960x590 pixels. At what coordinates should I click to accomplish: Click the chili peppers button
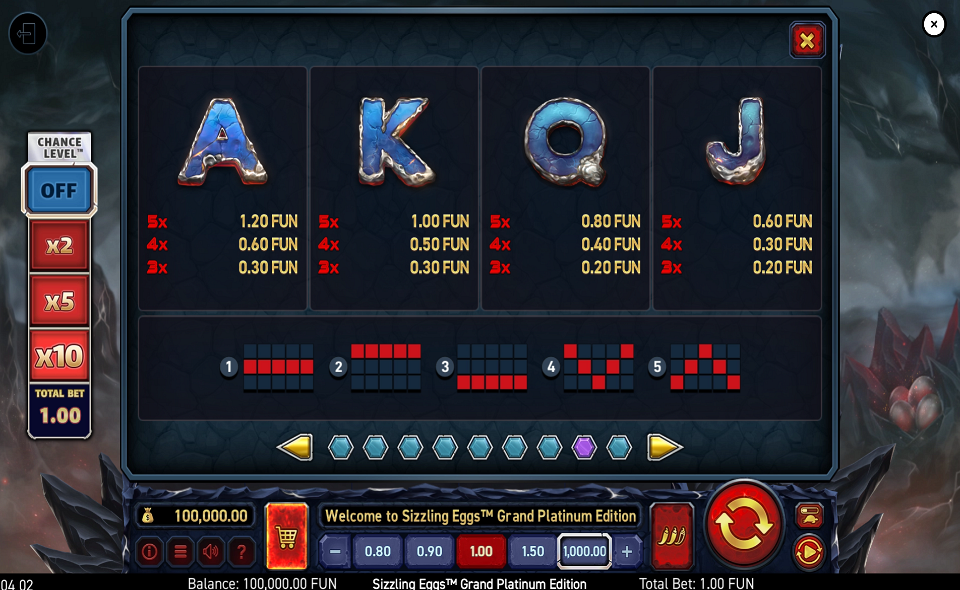(671, 536)
